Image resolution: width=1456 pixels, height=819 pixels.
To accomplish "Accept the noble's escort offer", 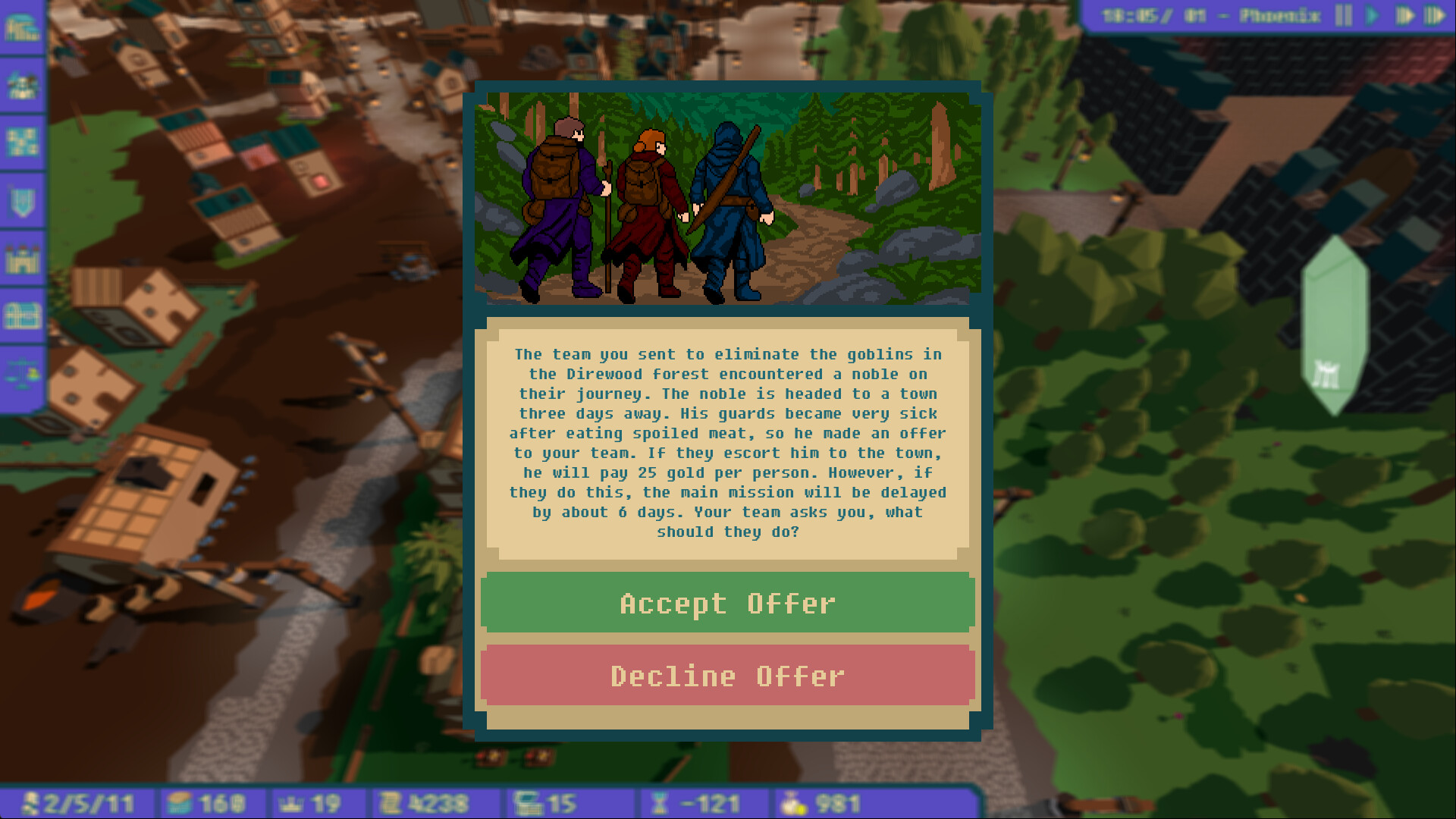I will pos(727,603).
